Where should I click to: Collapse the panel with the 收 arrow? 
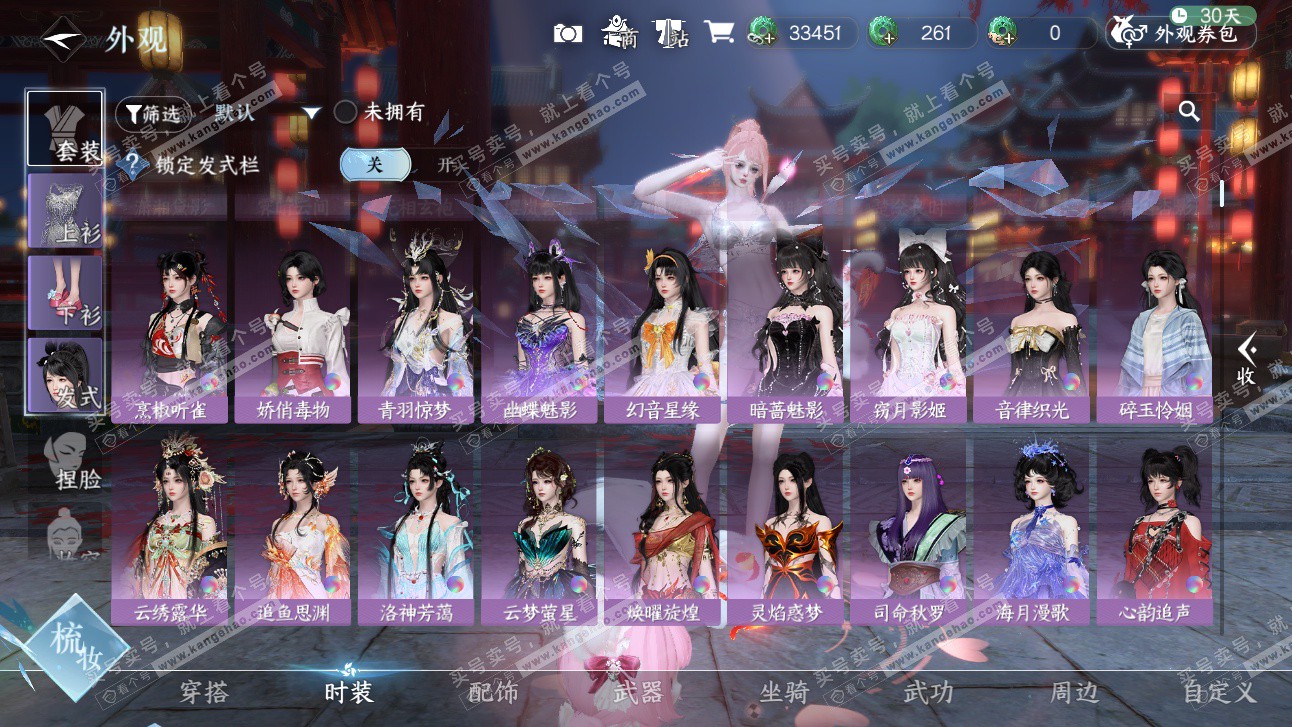click(x=1246, y=360)
